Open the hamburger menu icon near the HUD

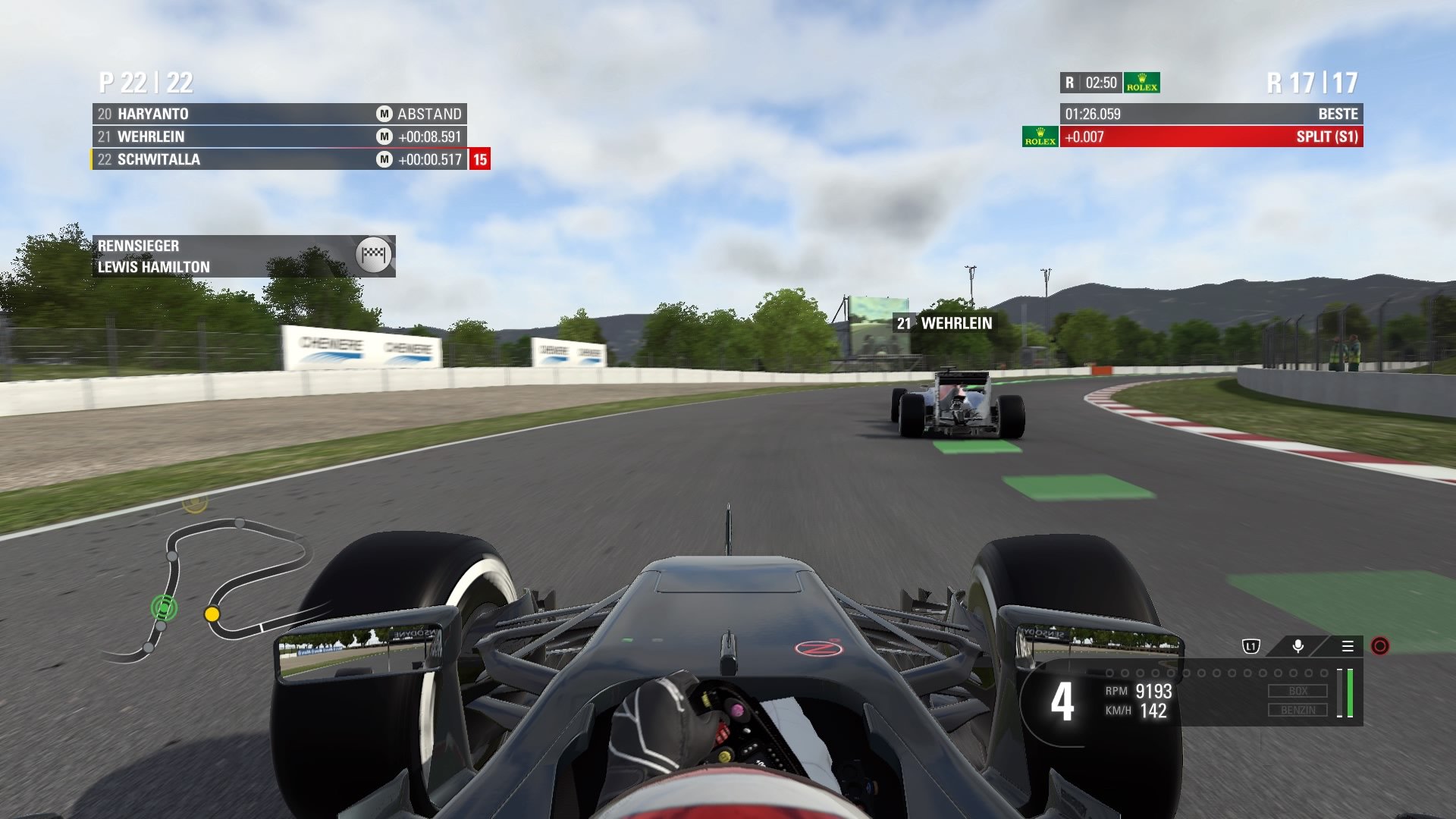1348,647
